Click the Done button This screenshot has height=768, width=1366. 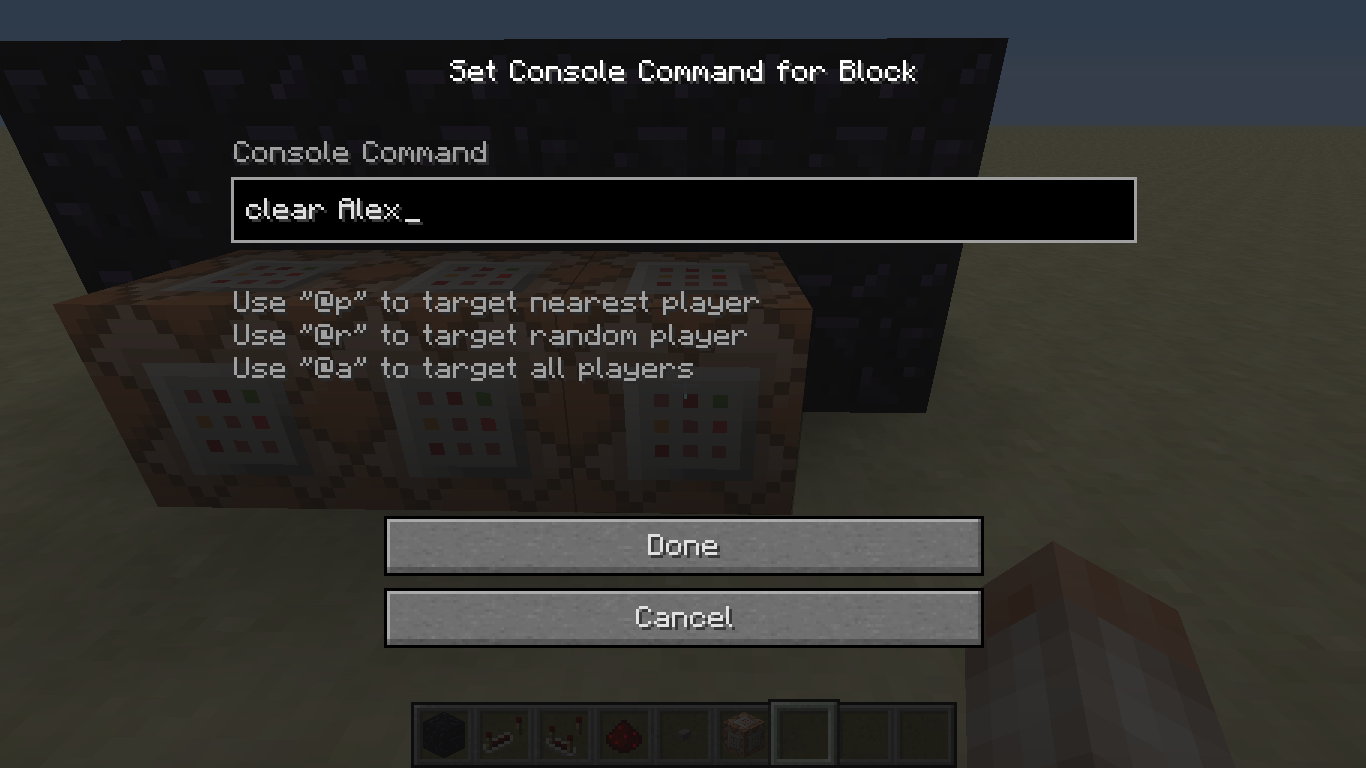click(x=683, y=546)
